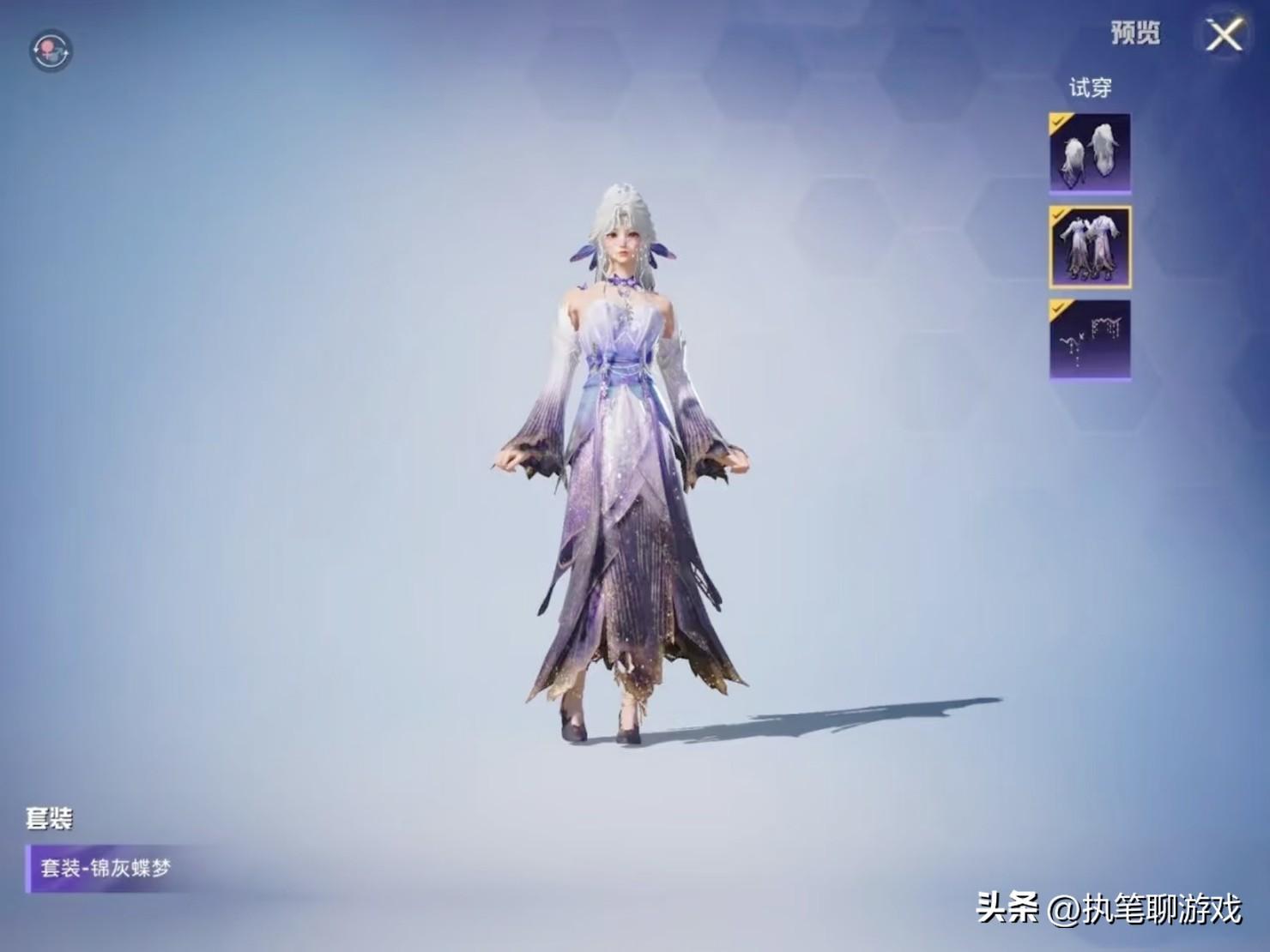The width and height of the screenshot is (1270, 952).
Task: Select the sparkle accessory try-on thumbnail
Action: click(1090, 340)
